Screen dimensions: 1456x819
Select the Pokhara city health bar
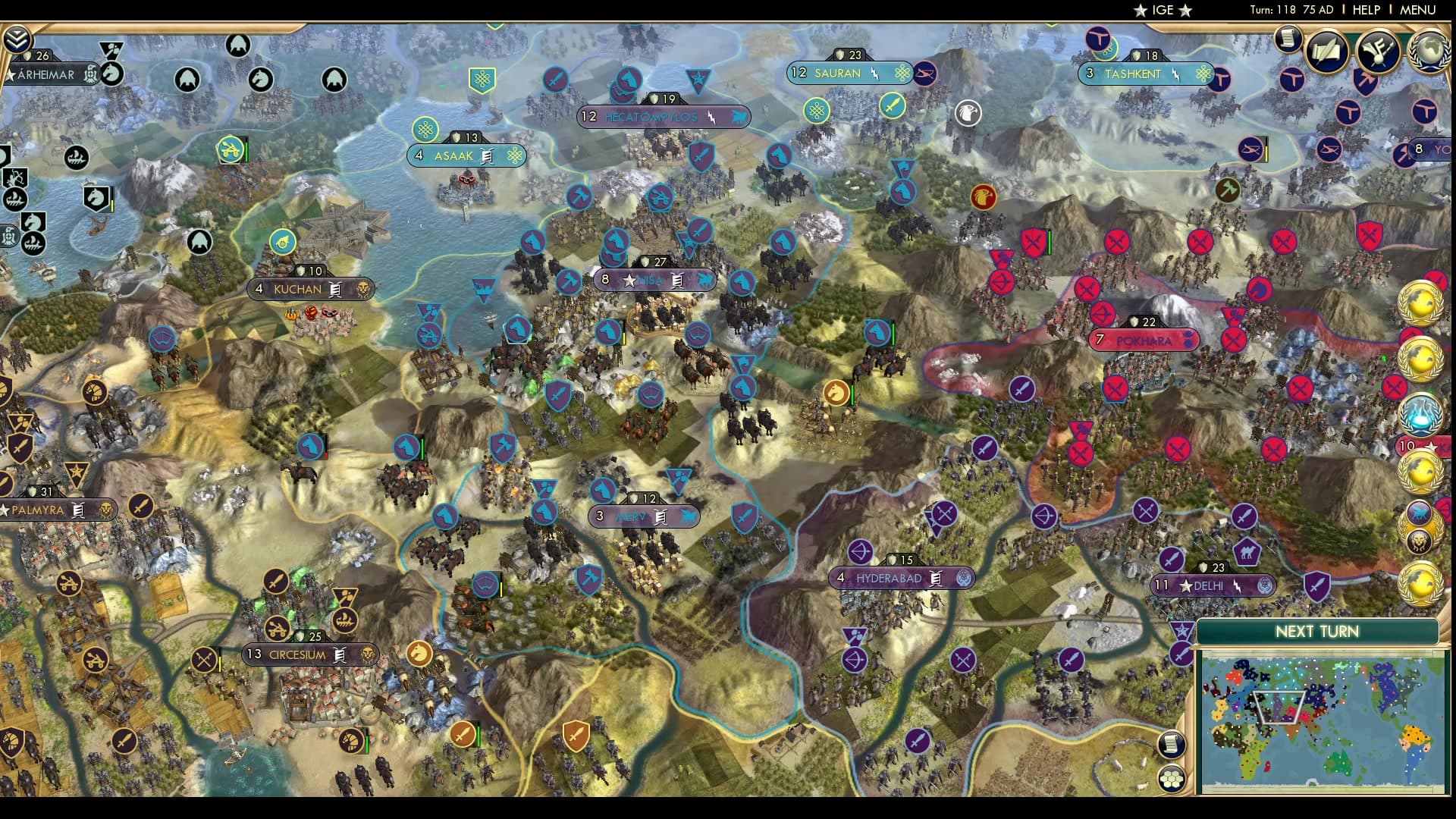tap(1142, 320)
